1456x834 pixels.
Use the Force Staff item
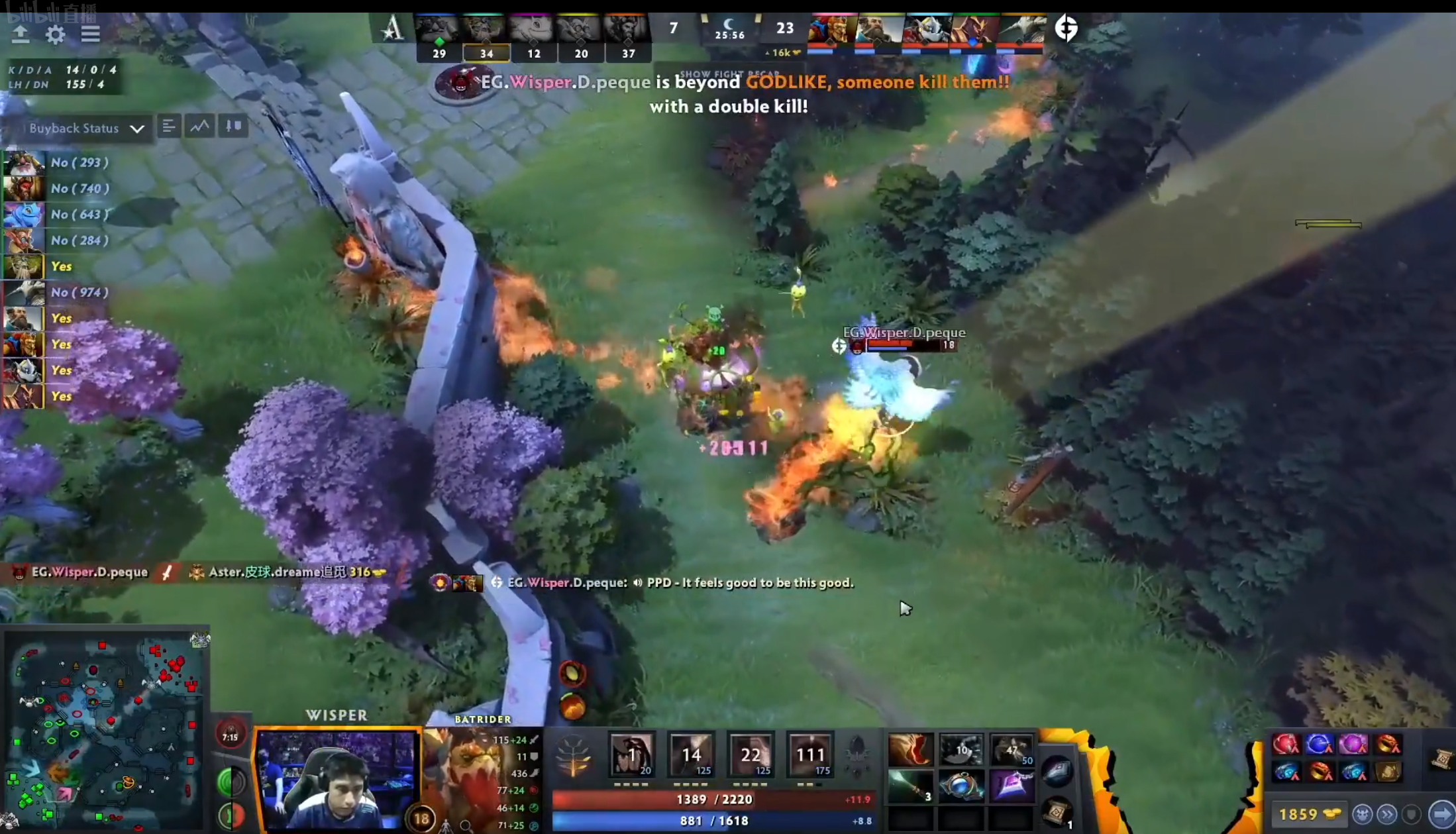[910, 787]
